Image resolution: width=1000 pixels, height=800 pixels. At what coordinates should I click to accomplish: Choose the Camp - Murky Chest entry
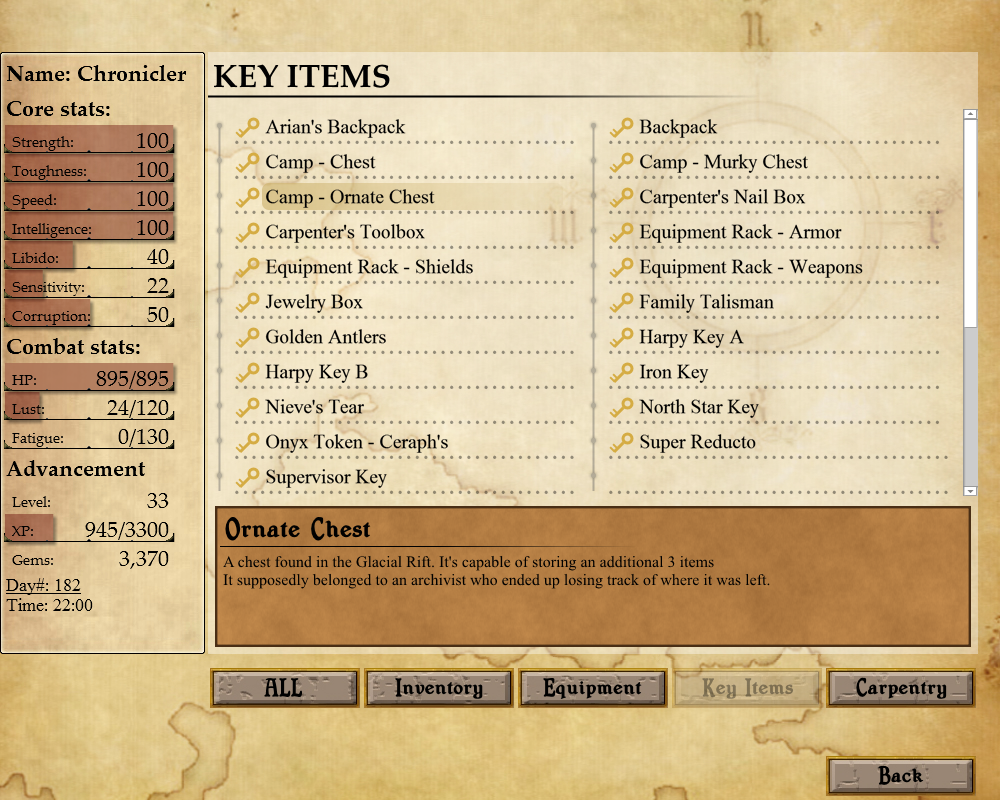pyautogui.click(x=723, y=163)
